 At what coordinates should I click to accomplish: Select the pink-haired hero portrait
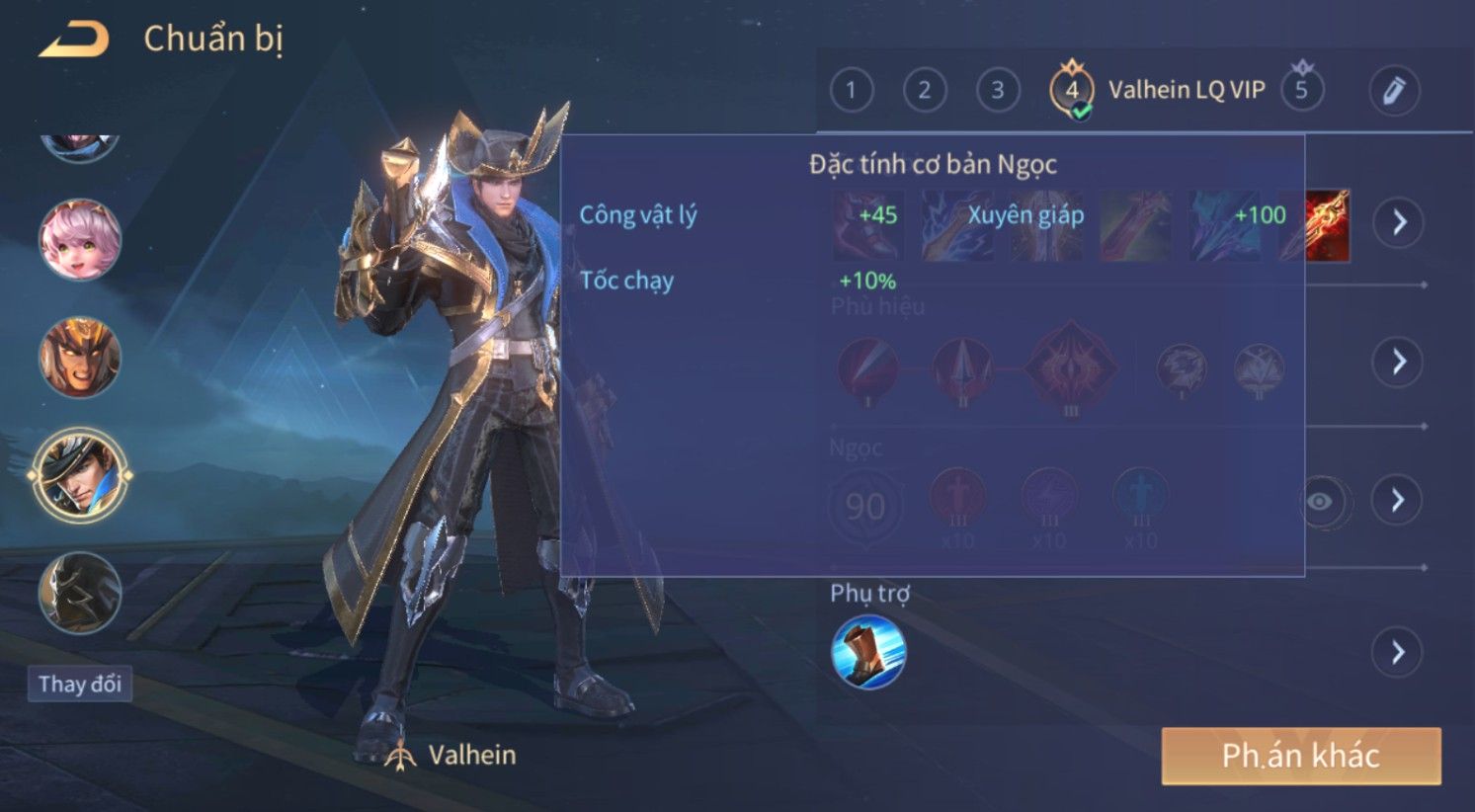tap(79, 240)
